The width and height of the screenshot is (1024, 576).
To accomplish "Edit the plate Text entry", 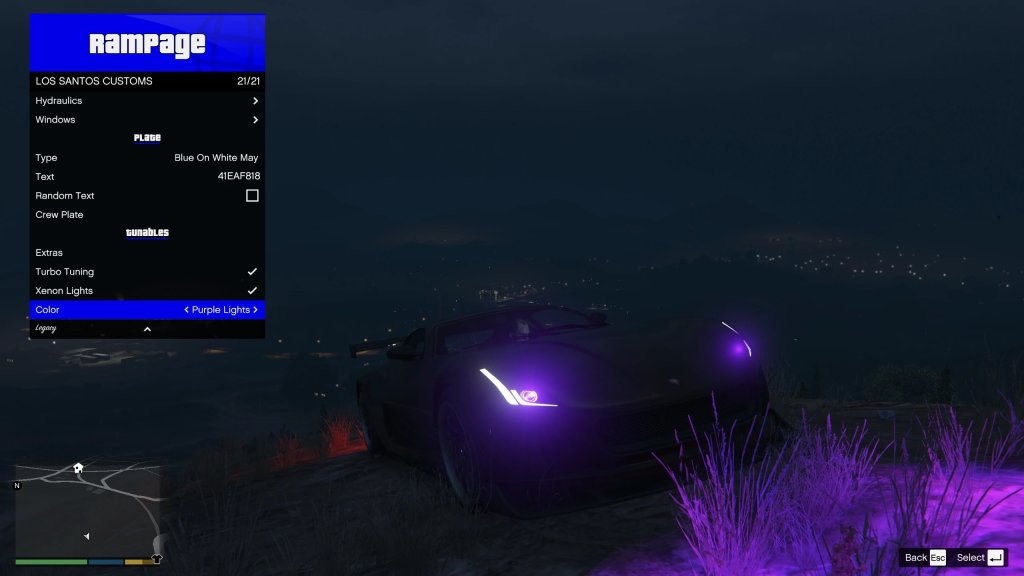I will tap(147, 177).
